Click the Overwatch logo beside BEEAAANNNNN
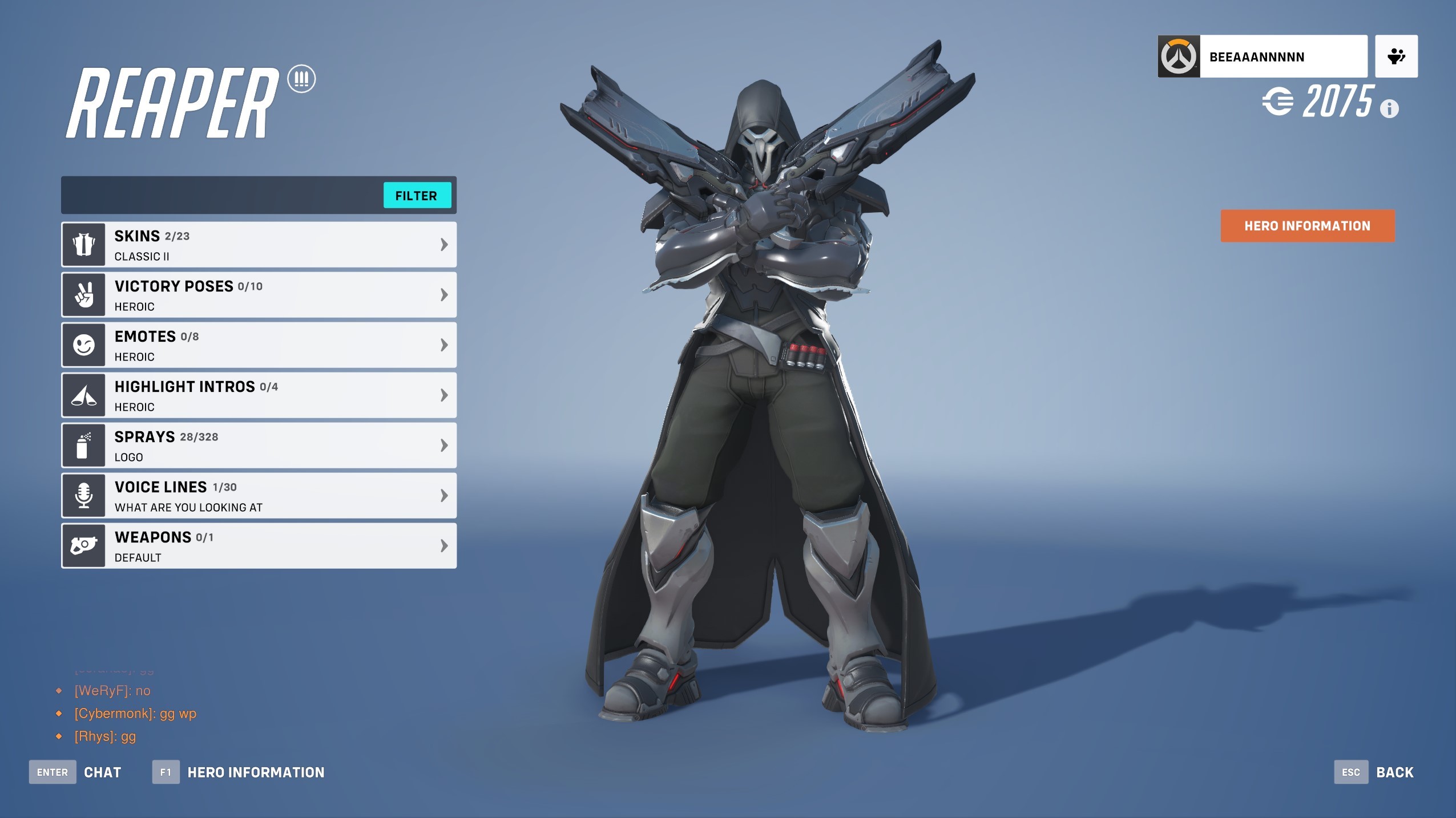Viewport: 1456px width, 818px height. [1180, 56]
